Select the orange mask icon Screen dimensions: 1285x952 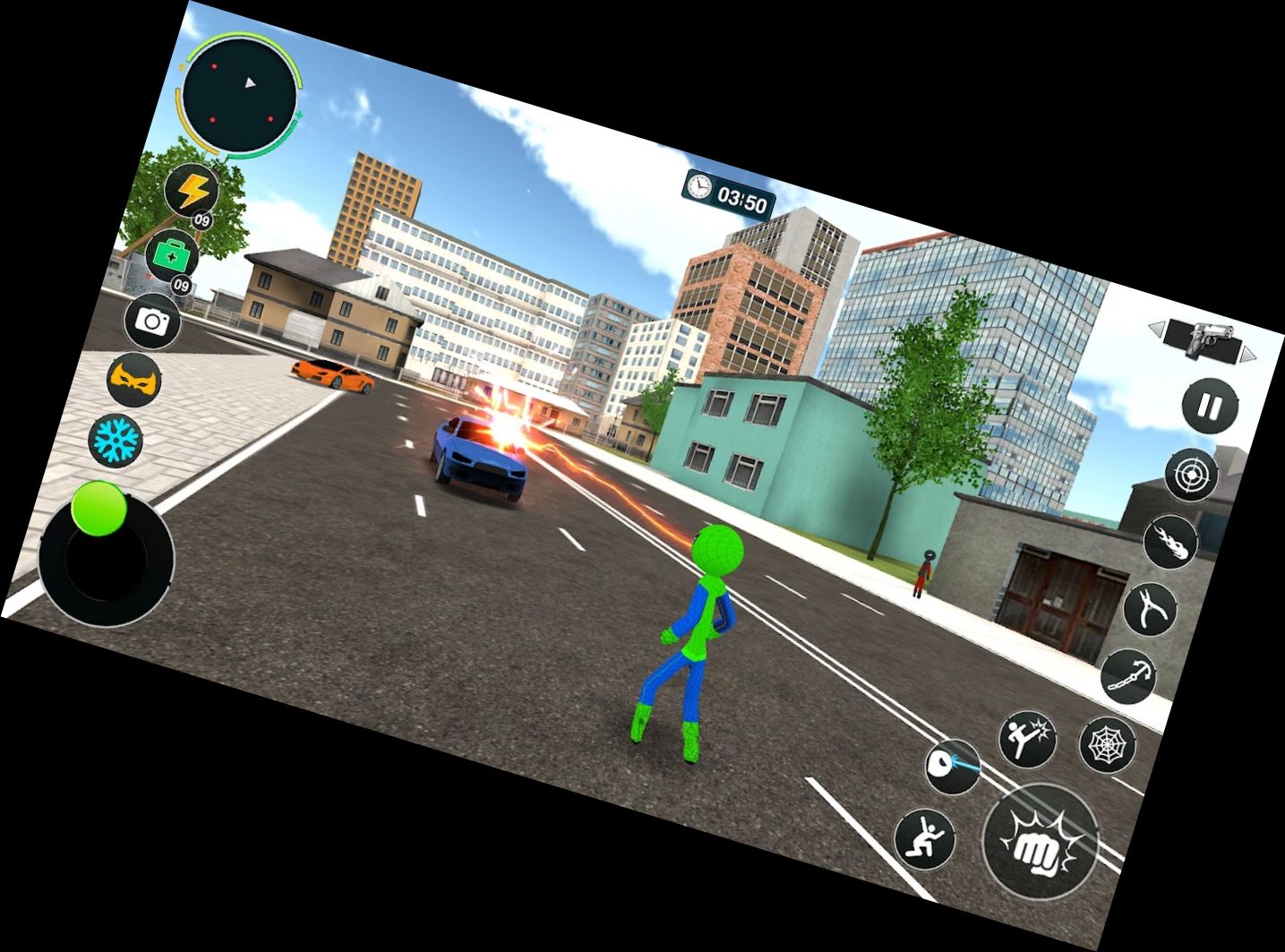pos(134,380)
